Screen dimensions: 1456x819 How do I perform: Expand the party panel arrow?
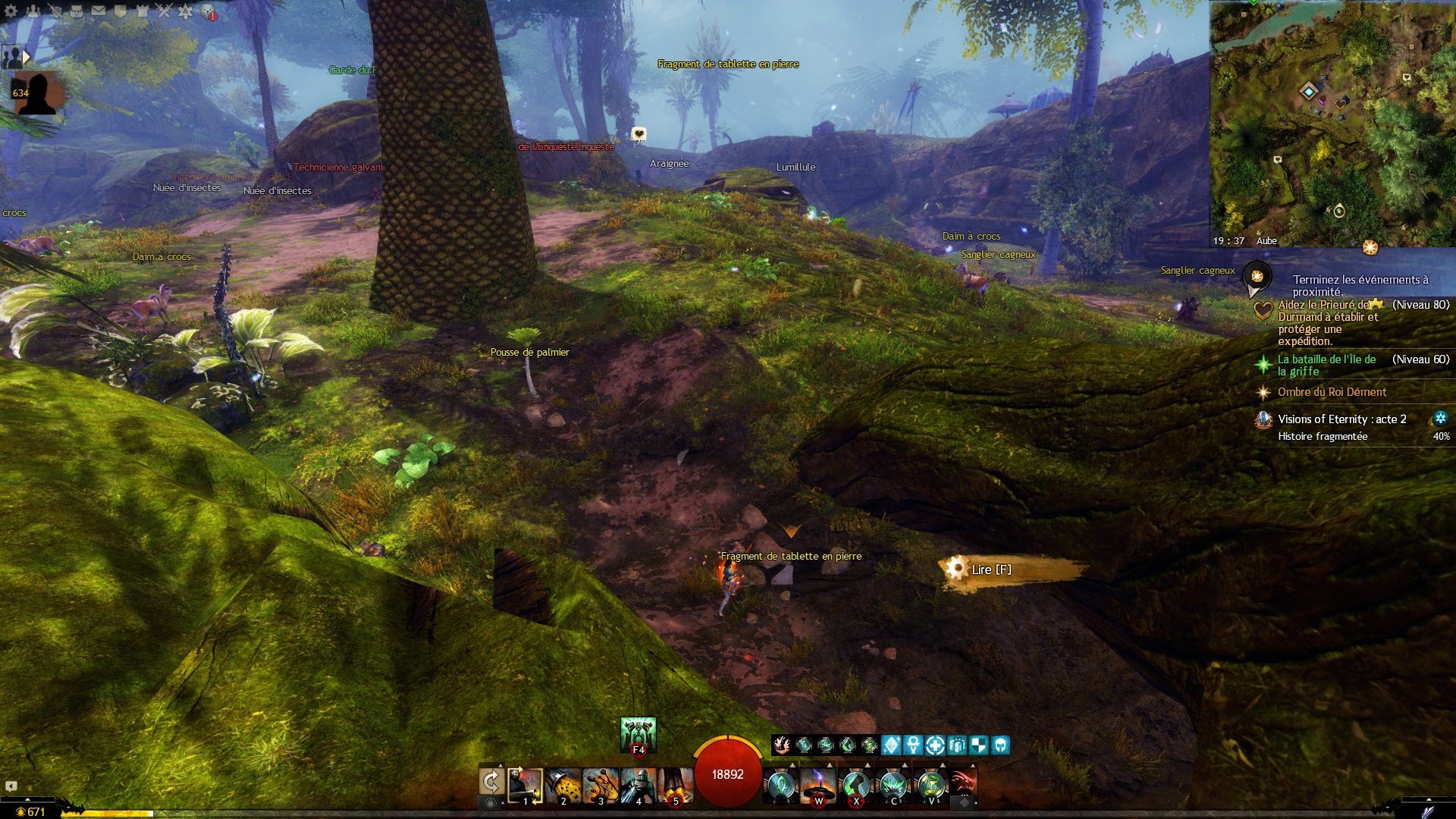pyautogui.click(x=27, y=56)
